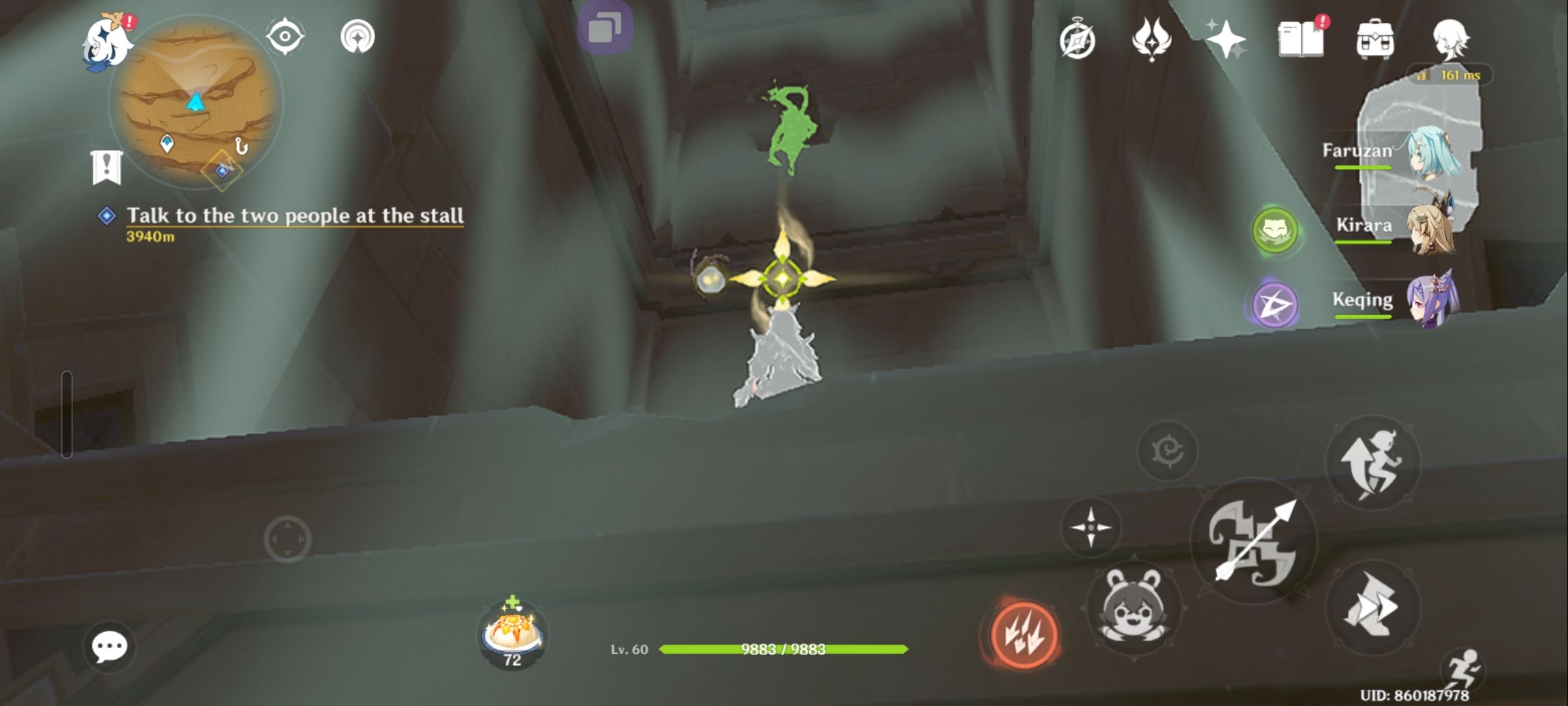
Task: Open the Adventurer Handbook book icon
Action: tap(1303, 38)
